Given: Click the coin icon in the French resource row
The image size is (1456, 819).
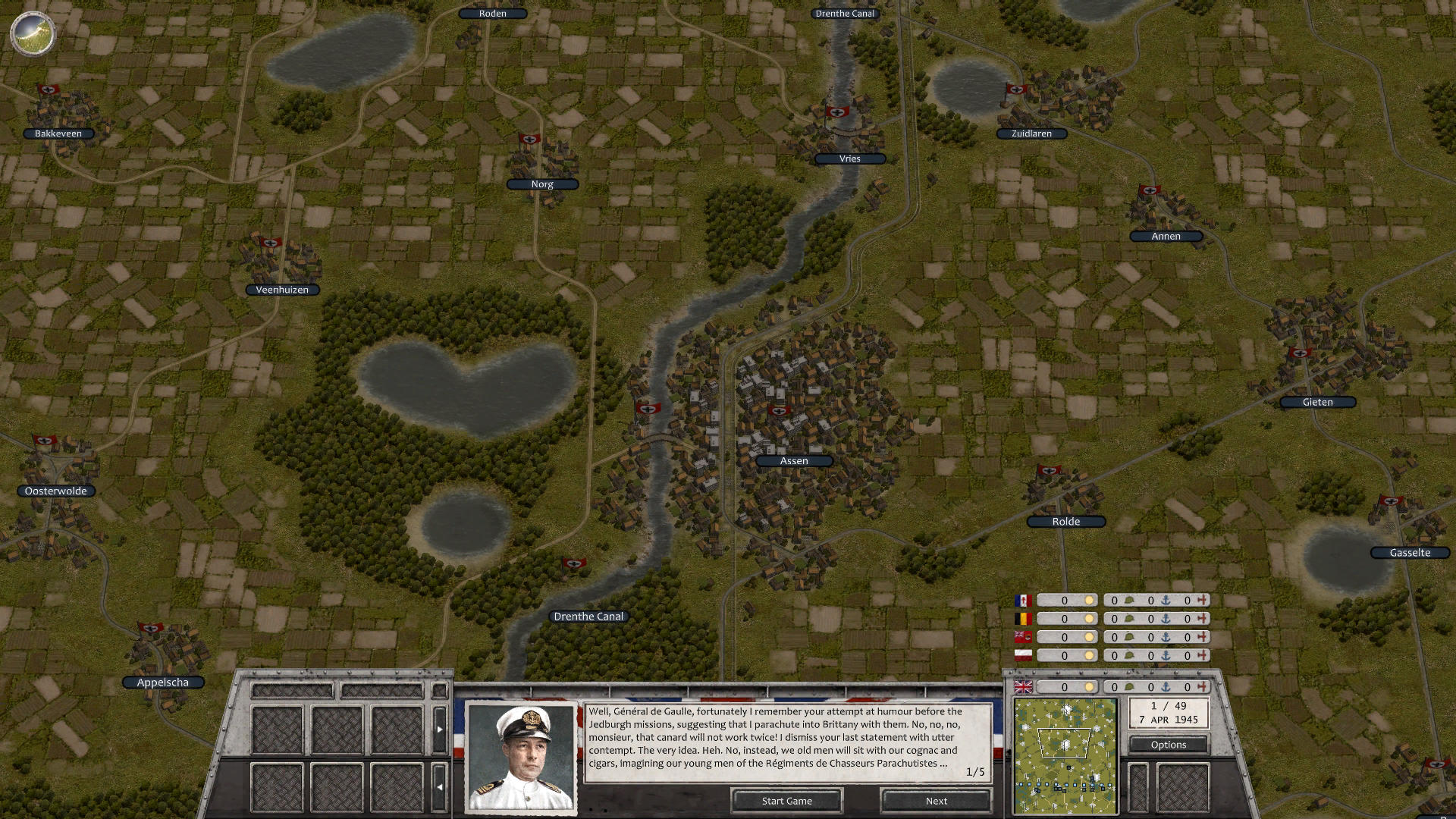Looking at the screenshot, I should 1089,600.
